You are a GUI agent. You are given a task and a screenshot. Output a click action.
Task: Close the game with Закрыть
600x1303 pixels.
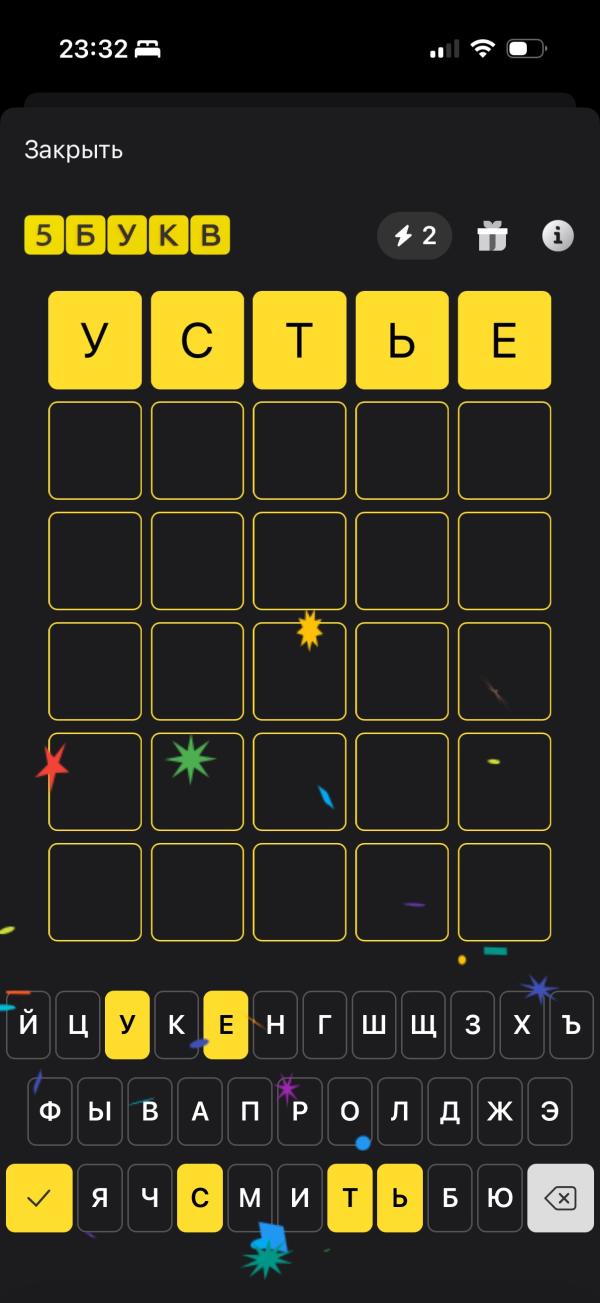(x=73, y=151)
